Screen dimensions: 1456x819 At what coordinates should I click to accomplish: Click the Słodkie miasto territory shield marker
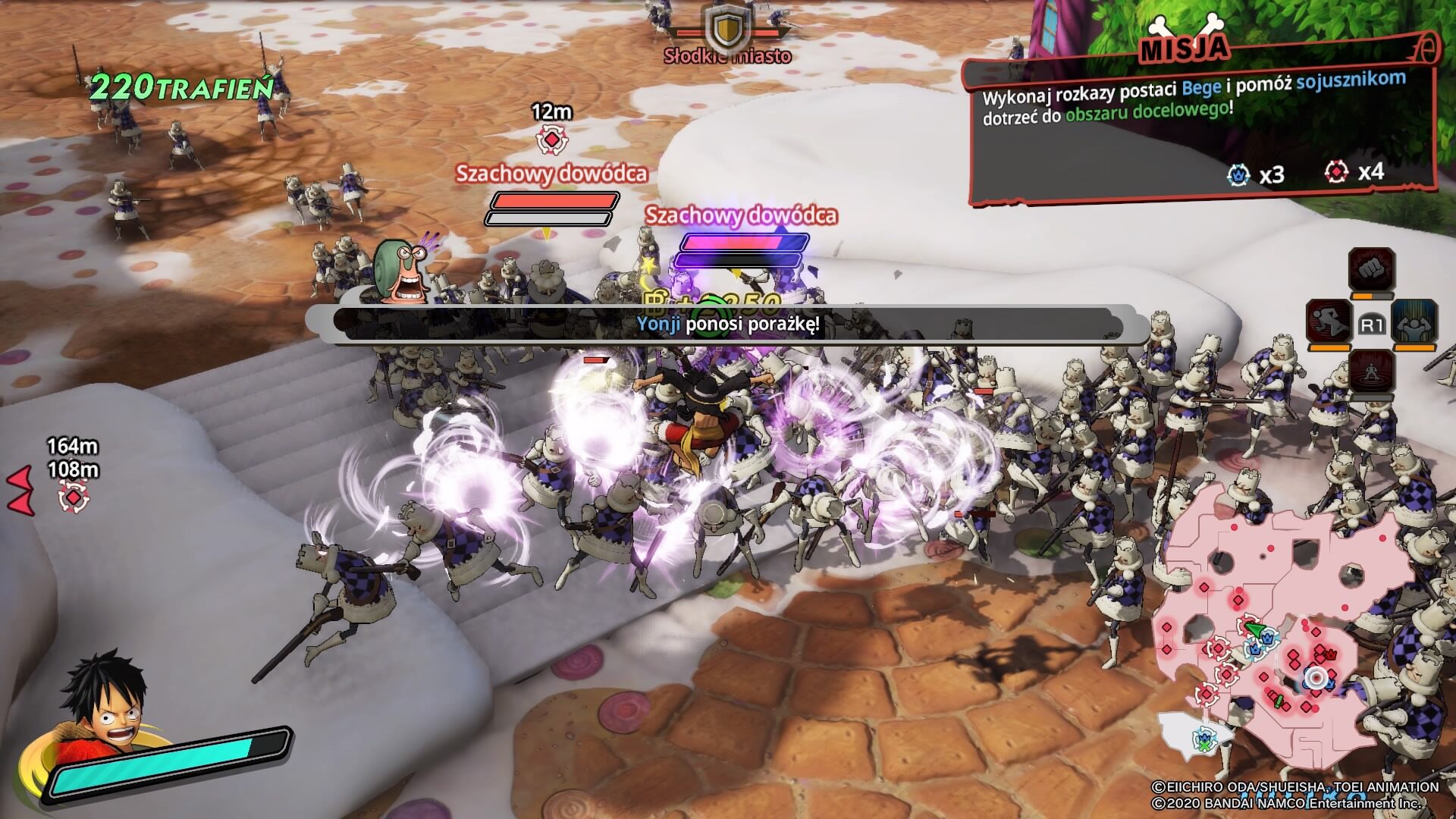coord(726,29)
